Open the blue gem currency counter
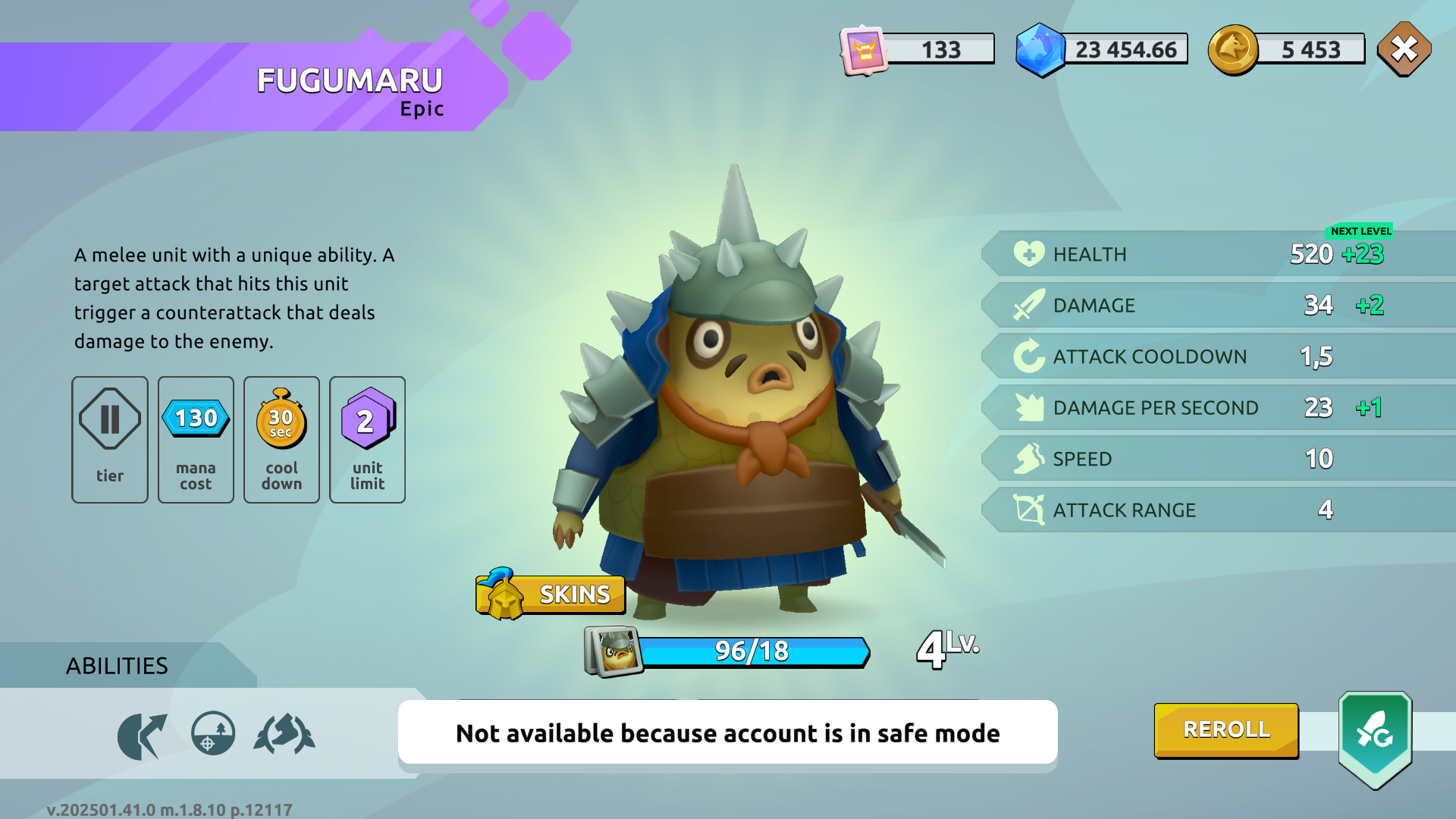Image resolution: width=1456 pixels, height=819 pixels. 1102,49
